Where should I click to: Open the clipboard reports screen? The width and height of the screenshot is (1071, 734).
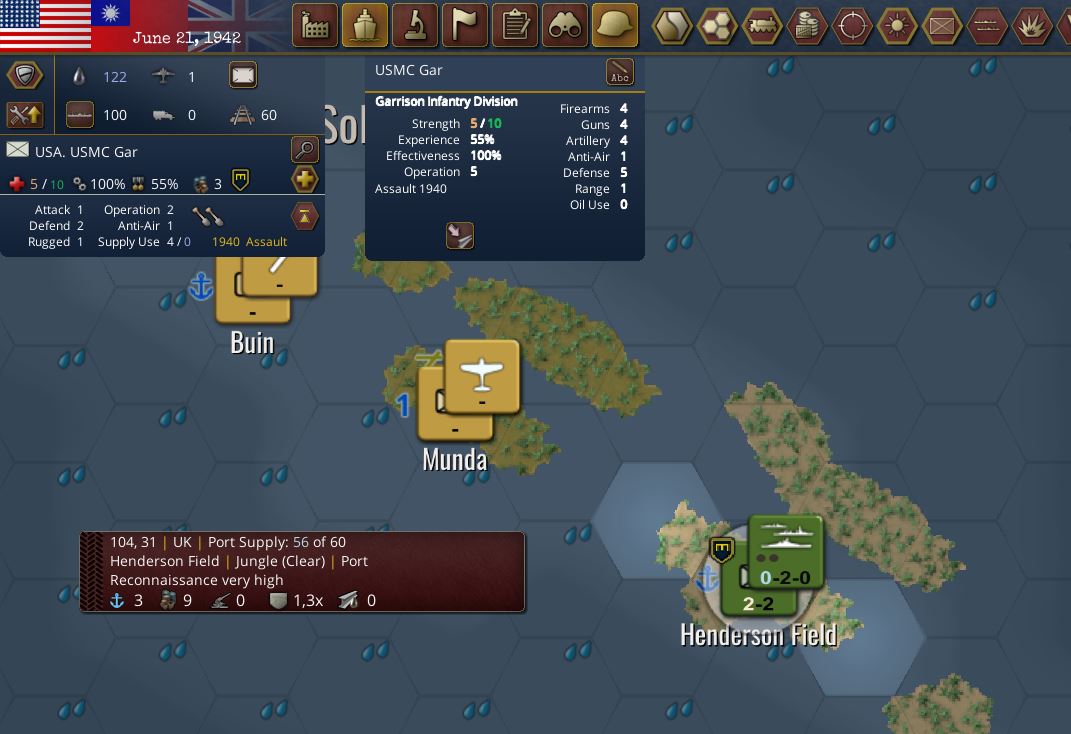515,26
